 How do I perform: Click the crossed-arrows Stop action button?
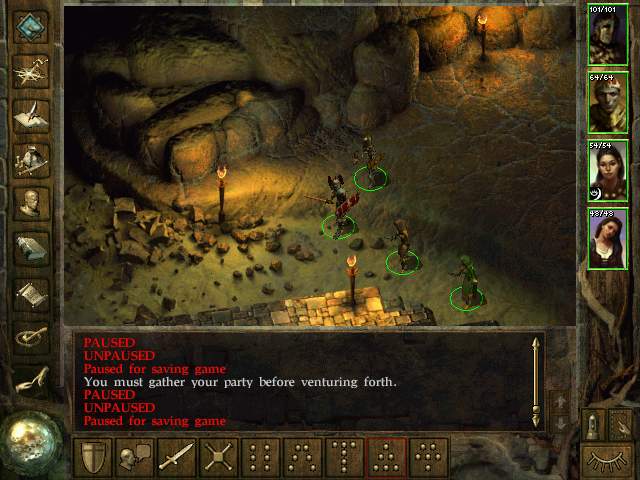tap(219, 456)
